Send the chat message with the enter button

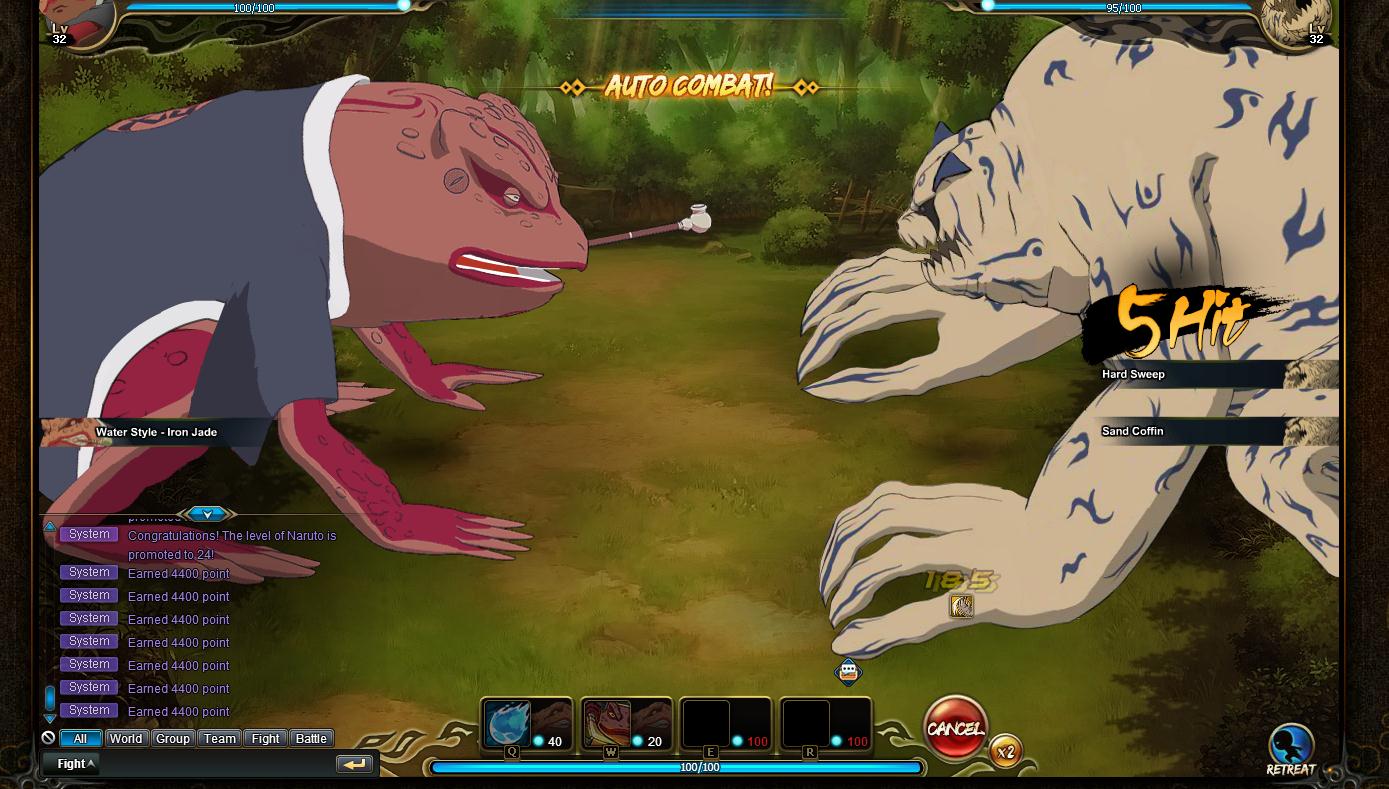click(x=354, y=764)
